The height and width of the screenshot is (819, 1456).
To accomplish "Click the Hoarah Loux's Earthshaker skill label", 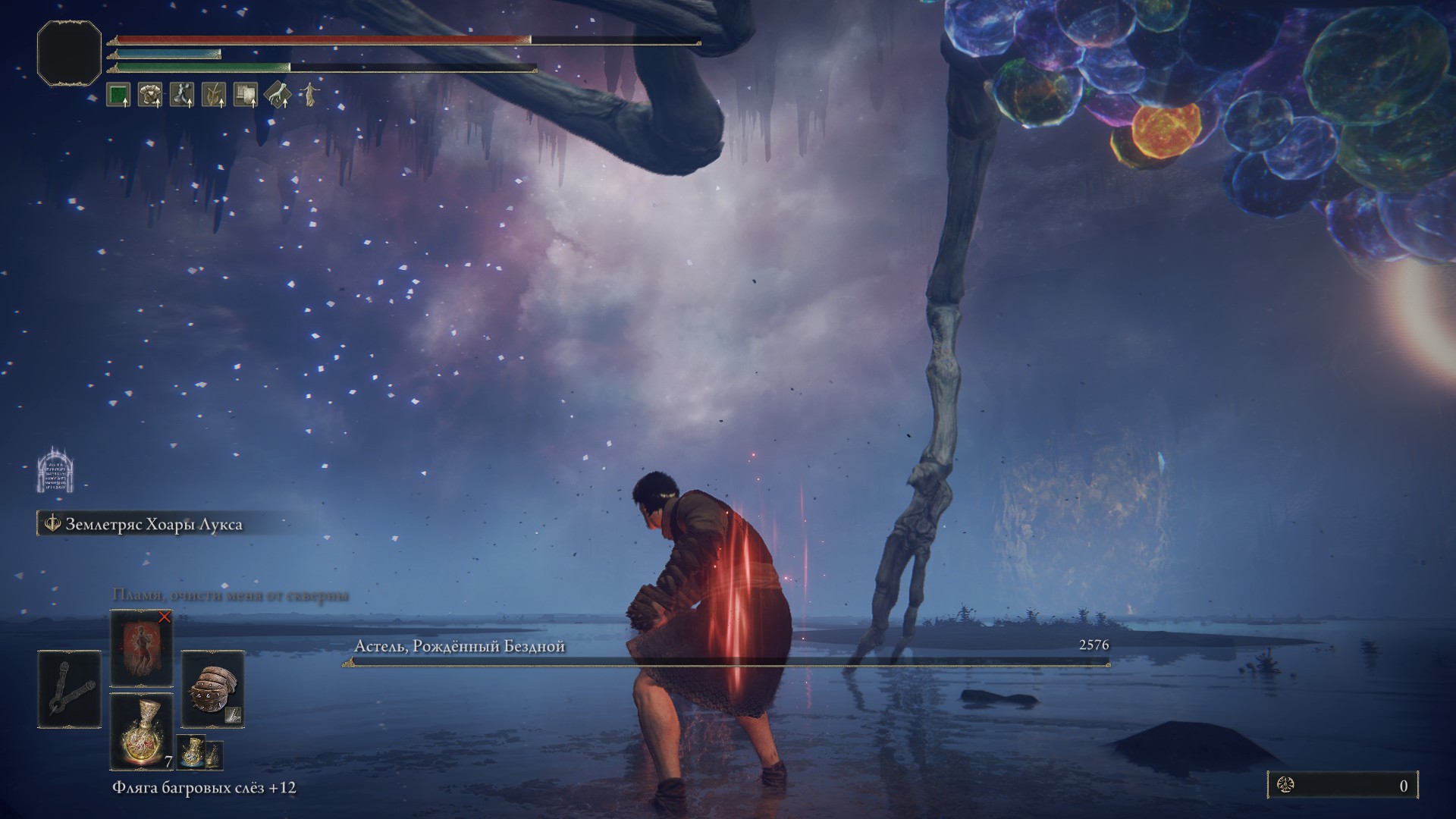I will click(154, 524).
